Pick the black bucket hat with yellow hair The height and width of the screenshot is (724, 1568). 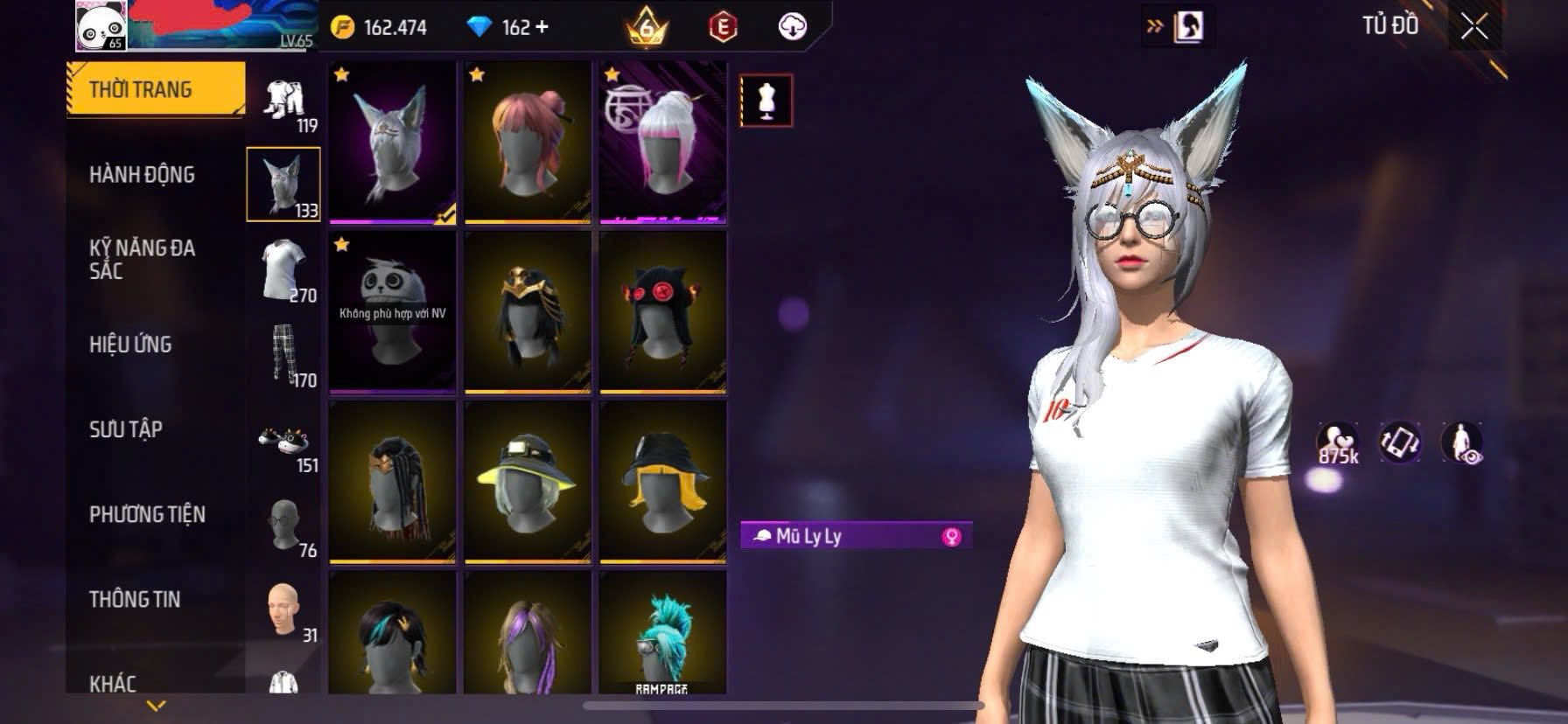click(x=662, y=481)
